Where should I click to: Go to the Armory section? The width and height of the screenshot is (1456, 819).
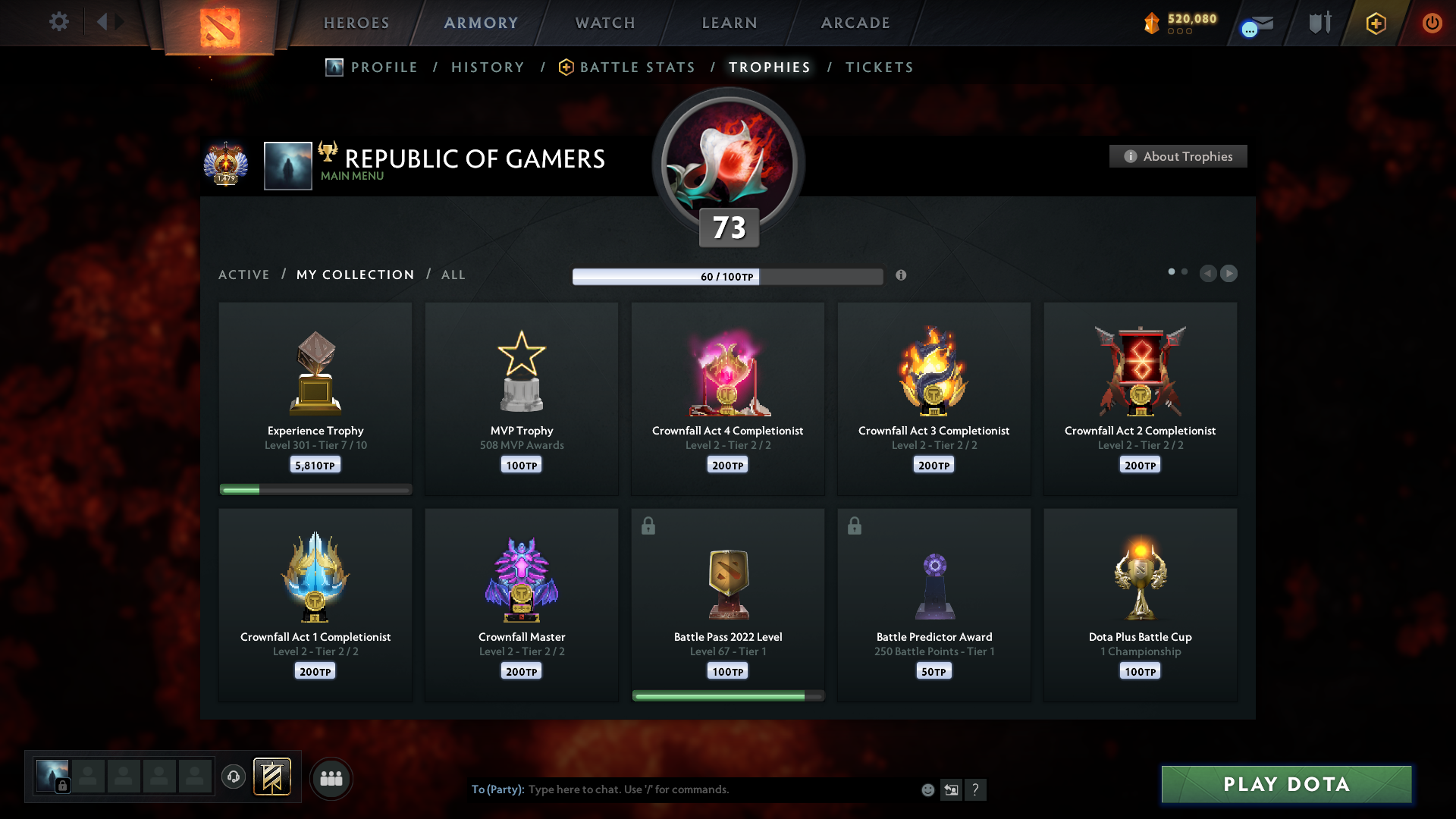point(481,23)
